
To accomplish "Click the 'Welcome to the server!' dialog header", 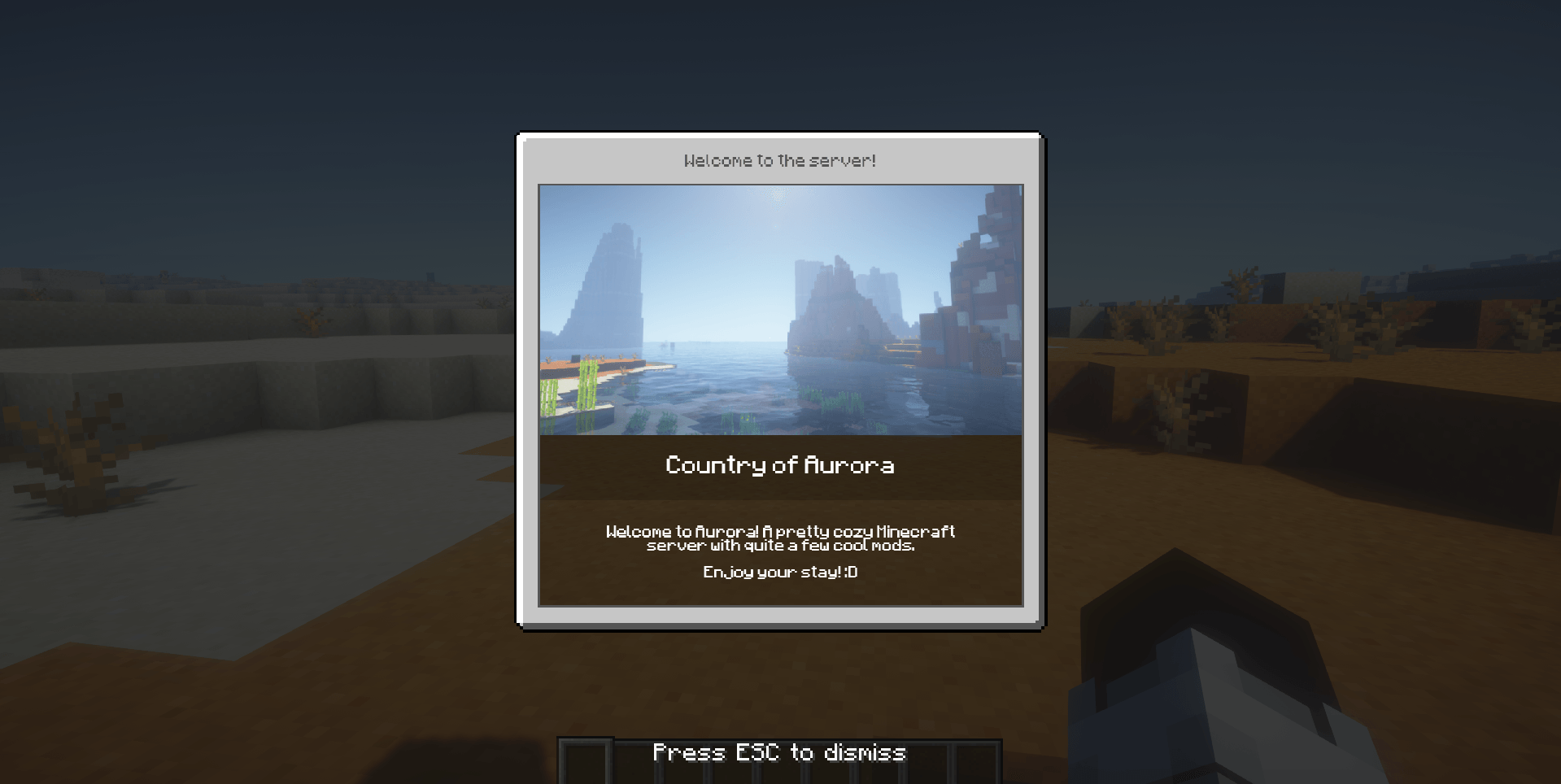I will [x=778, y=160].
